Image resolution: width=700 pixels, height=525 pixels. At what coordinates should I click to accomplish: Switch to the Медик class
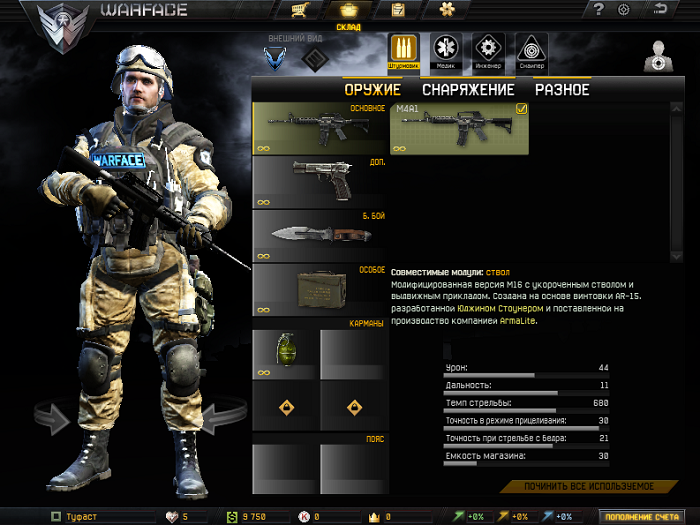coord(446,50)
